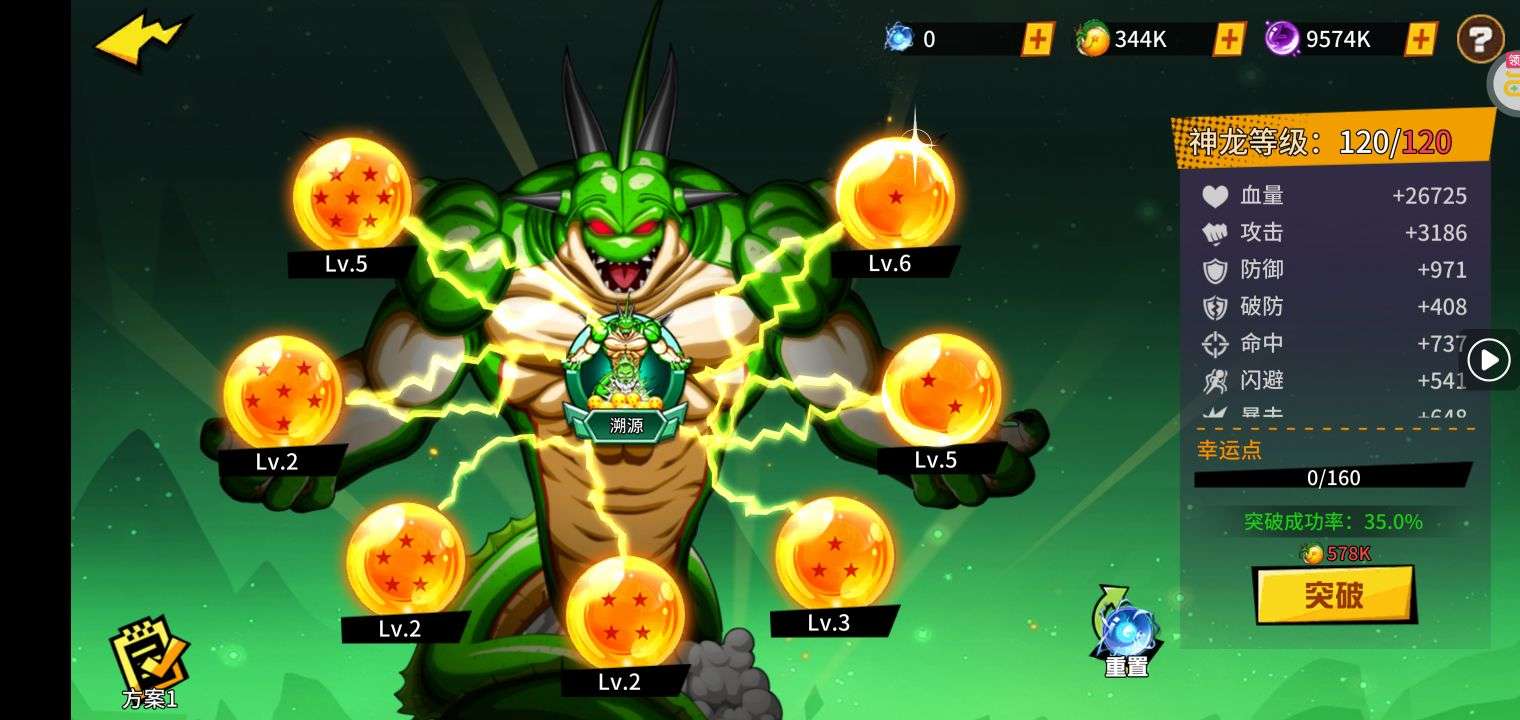Select the three-star Lv.3 dragon ball
The image size is (1520, 720).
coord(834,553)
